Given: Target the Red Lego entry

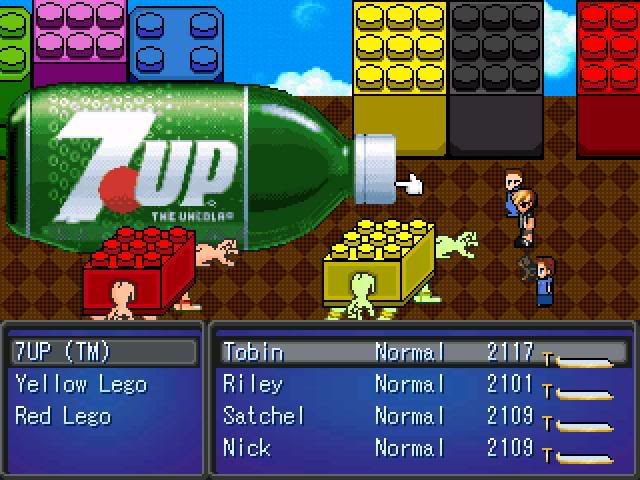Looking at the screenshot, I should pos(62,416).
